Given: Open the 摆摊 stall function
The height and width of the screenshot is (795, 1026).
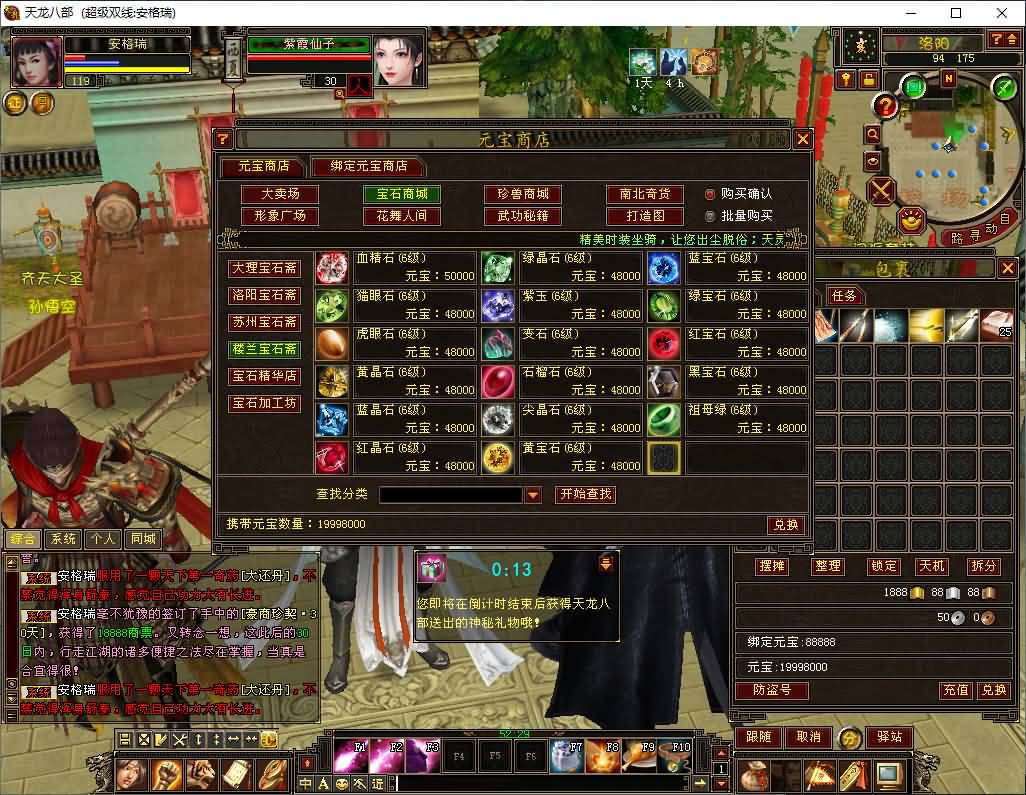Looking at the screenshot, I should tap(772, 566).
